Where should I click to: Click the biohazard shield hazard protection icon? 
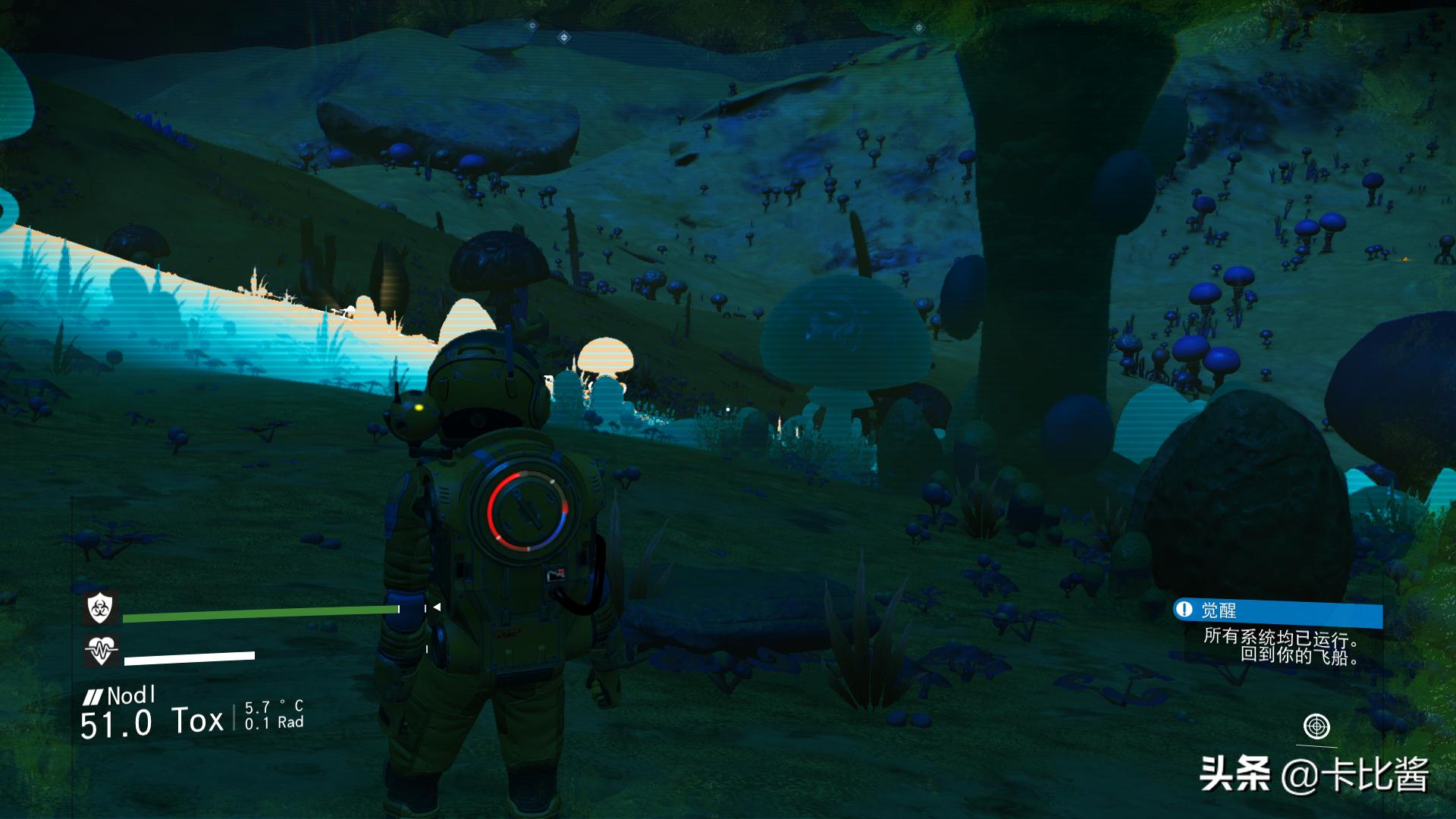99,607
